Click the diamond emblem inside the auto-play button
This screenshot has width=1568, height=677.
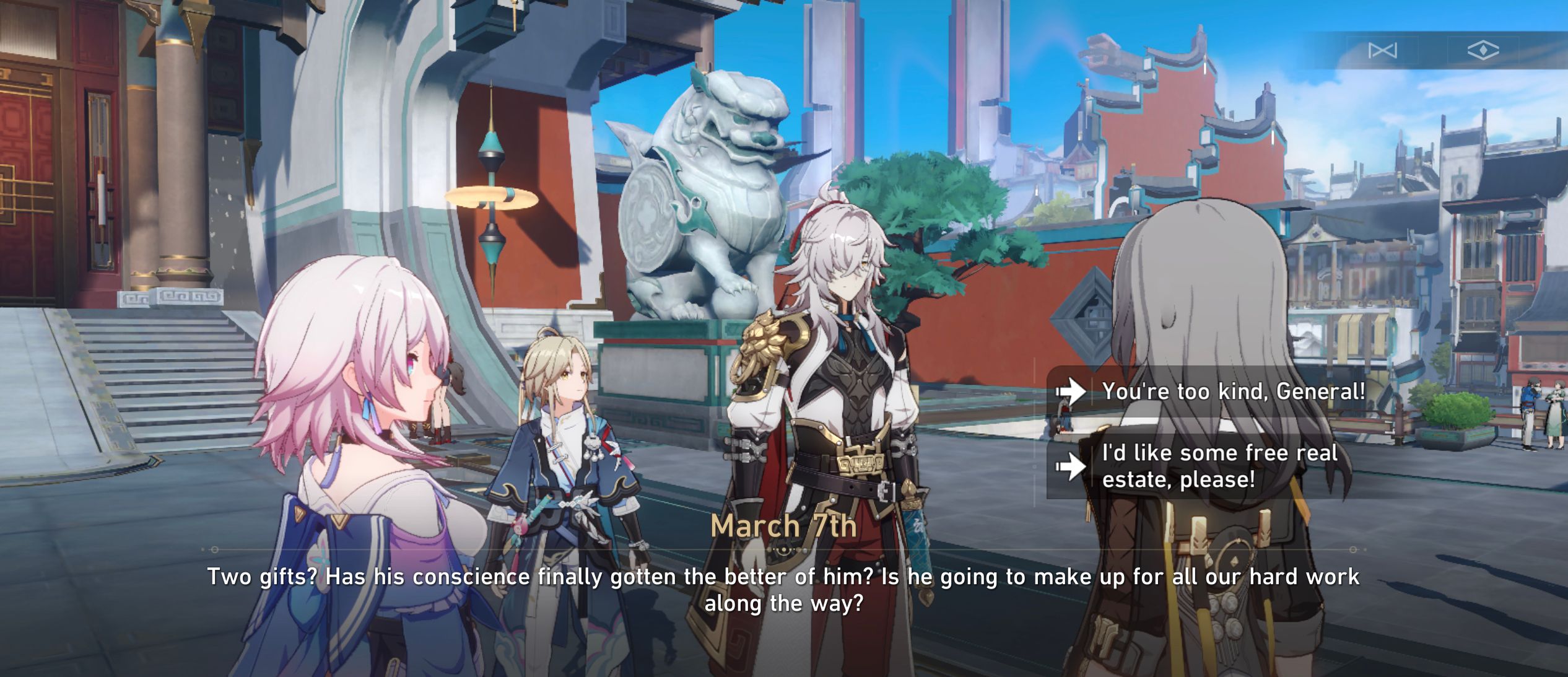click(1483, 51)
